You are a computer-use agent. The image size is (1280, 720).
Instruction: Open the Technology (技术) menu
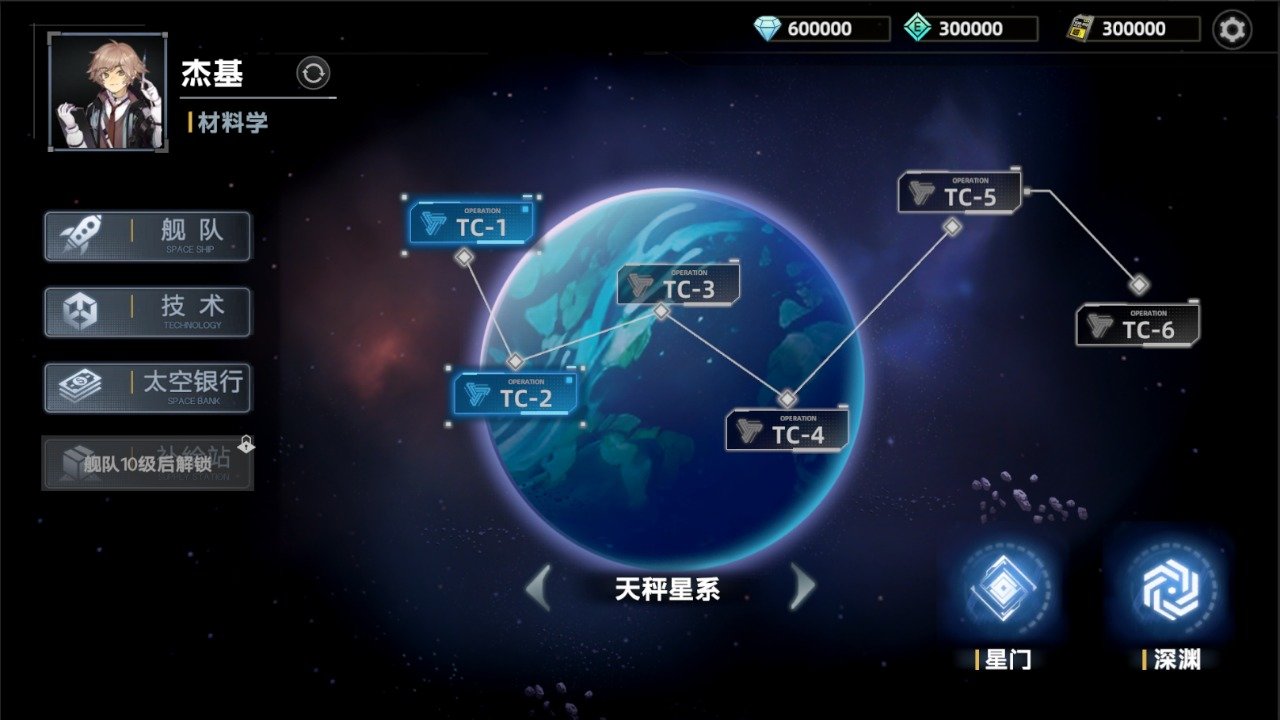pos(147,311)
